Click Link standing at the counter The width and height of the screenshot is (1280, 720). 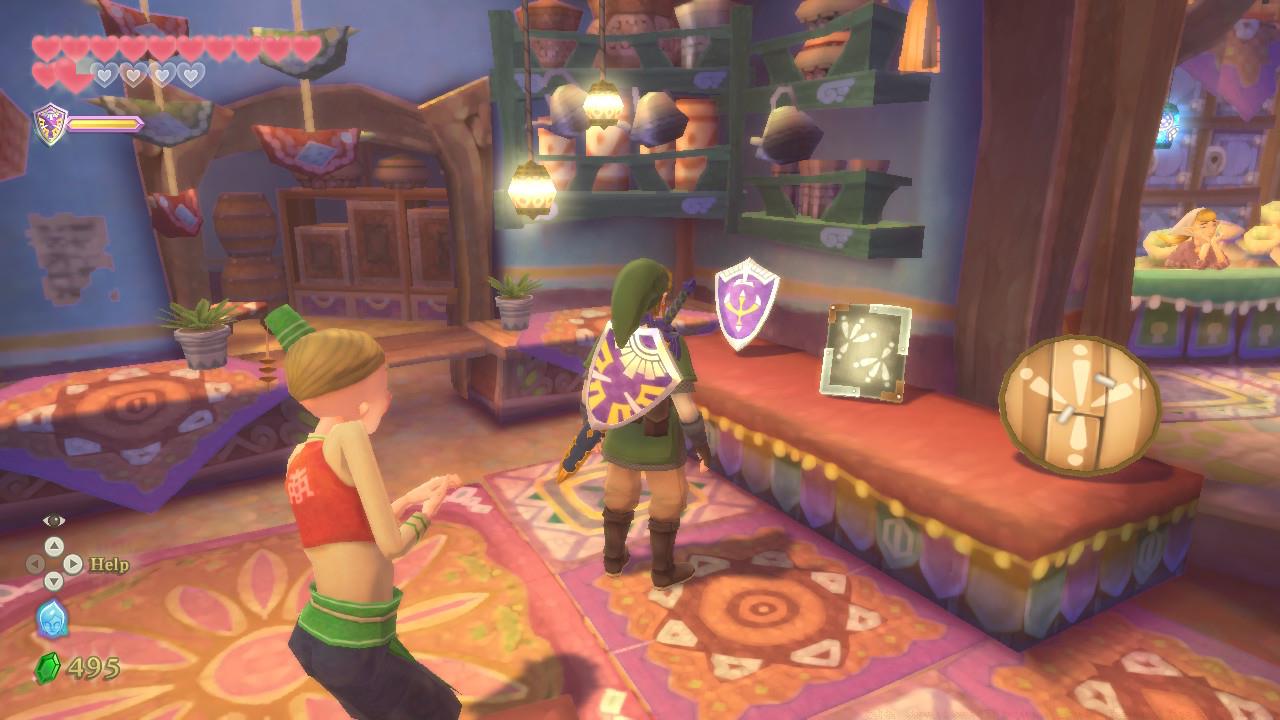point(645,420)
